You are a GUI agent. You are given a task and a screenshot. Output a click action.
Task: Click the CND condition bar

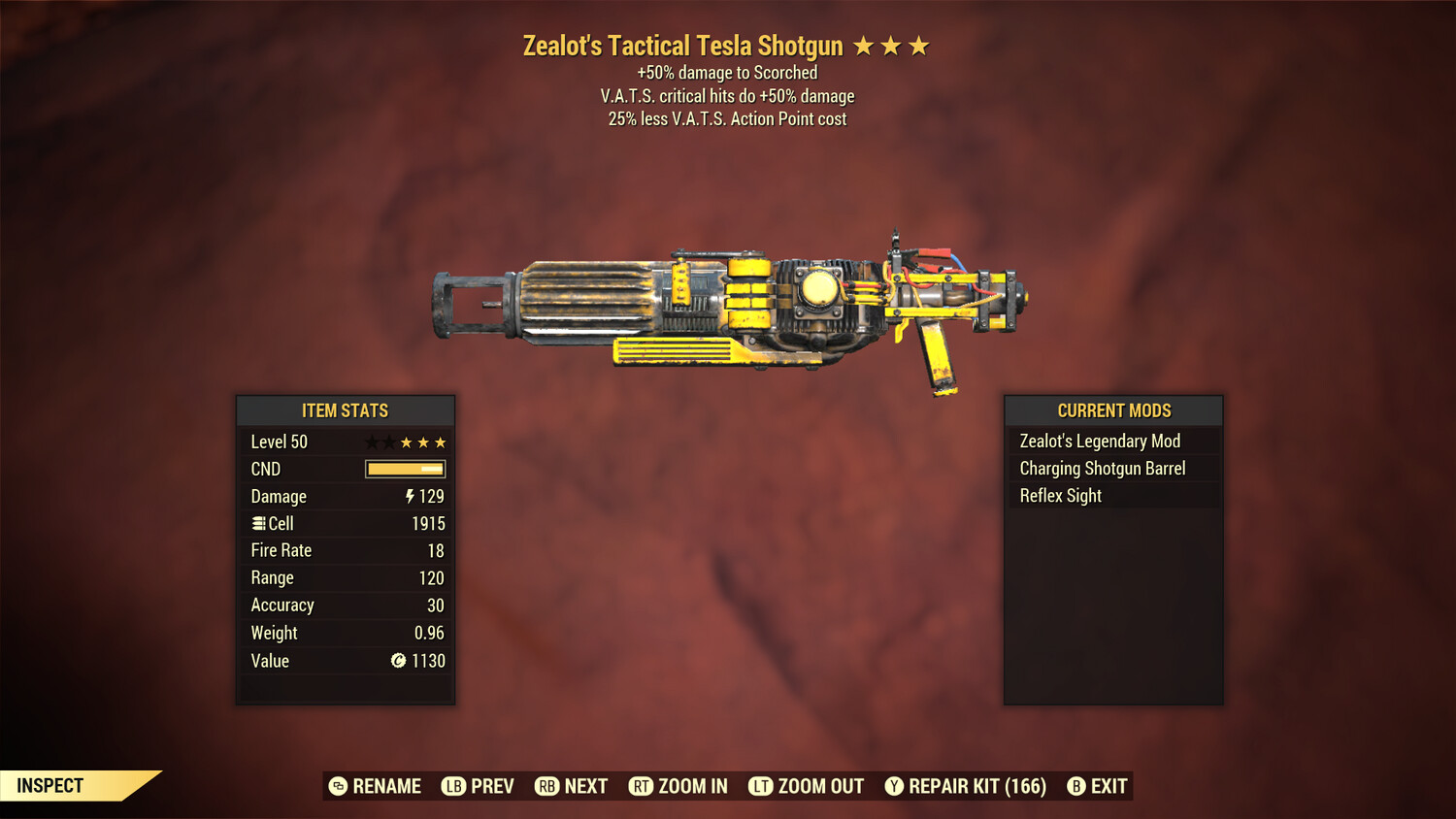405,469
